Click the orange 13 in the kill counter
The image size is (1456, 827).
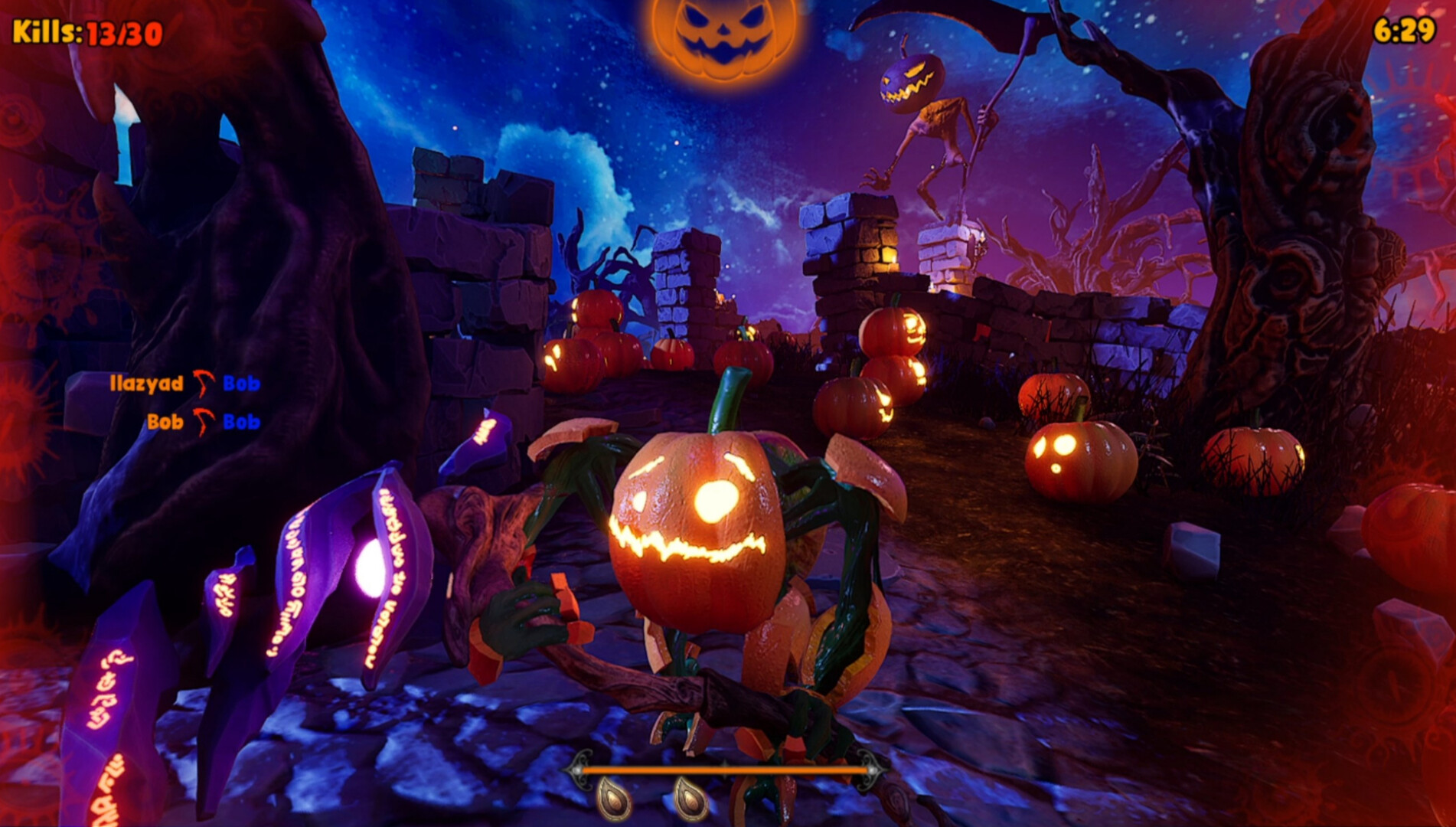click(102, 32)
